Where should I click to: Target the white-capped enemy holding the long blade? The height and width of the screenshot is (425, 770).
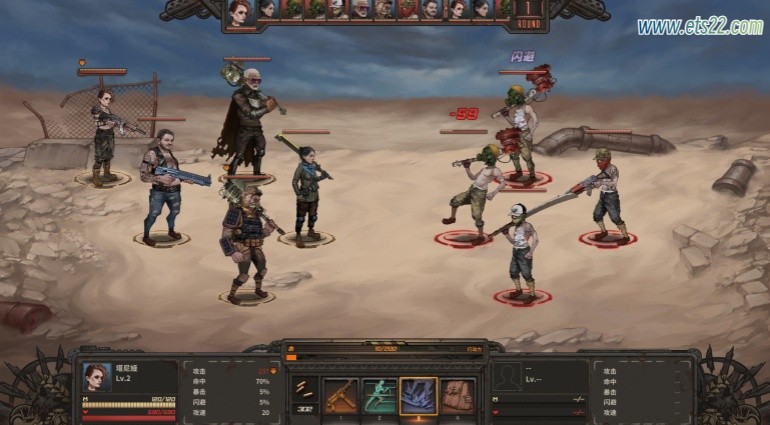click(520, 255)
